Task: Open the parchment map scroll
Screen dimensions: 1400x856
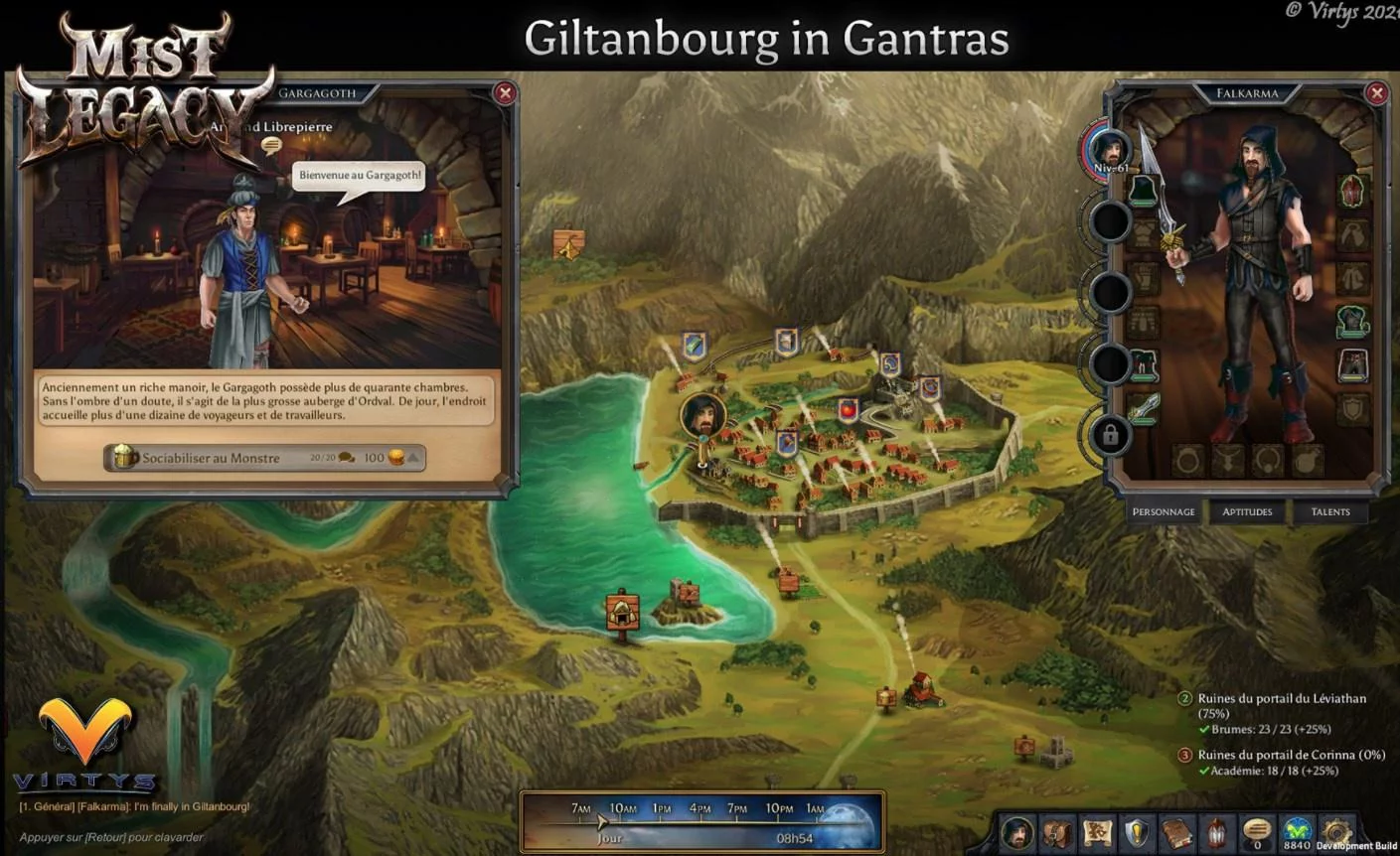Action: point(1097,832)
